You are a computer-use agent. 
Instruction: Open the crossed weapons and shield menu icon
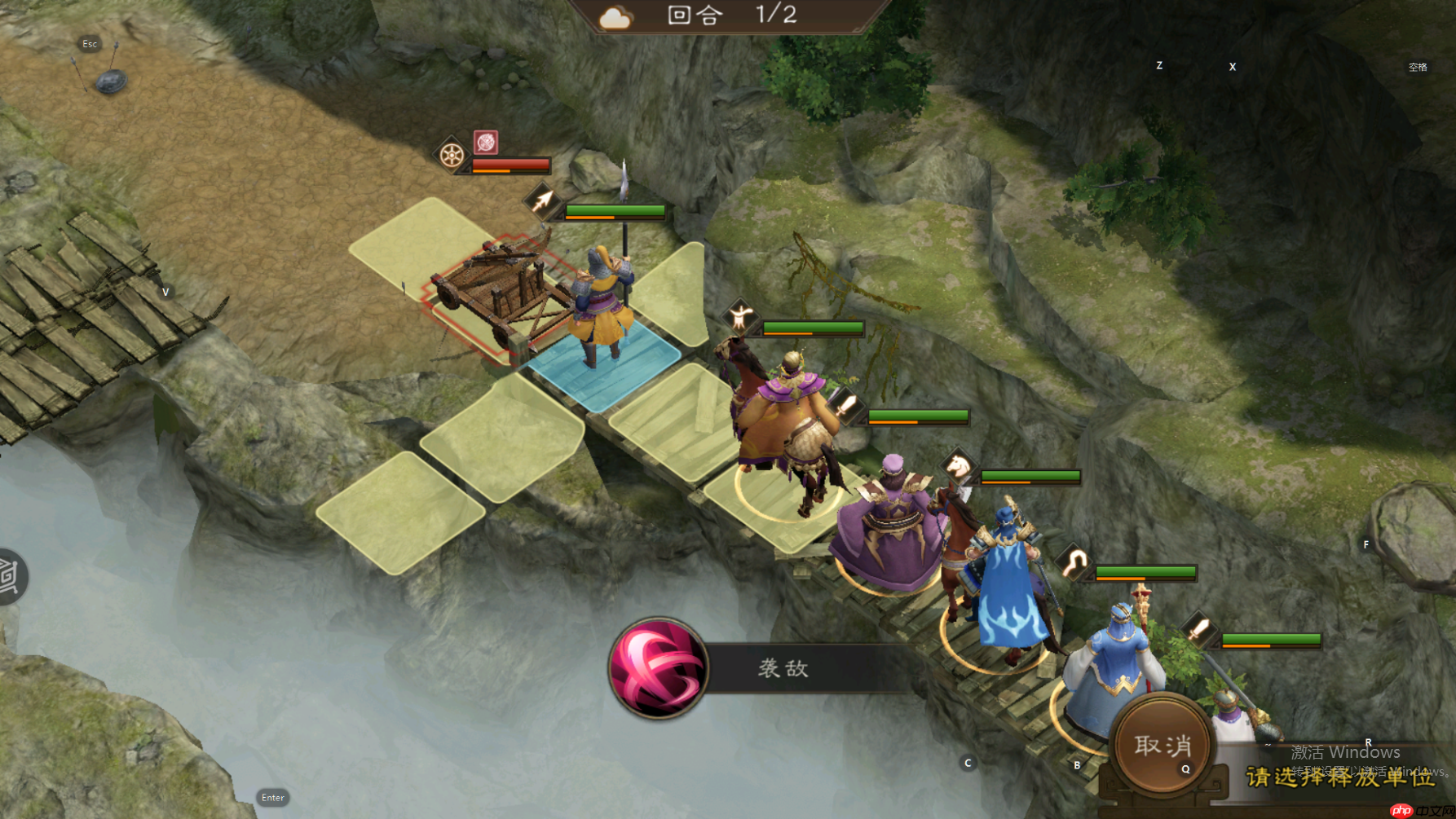(102, 70)
